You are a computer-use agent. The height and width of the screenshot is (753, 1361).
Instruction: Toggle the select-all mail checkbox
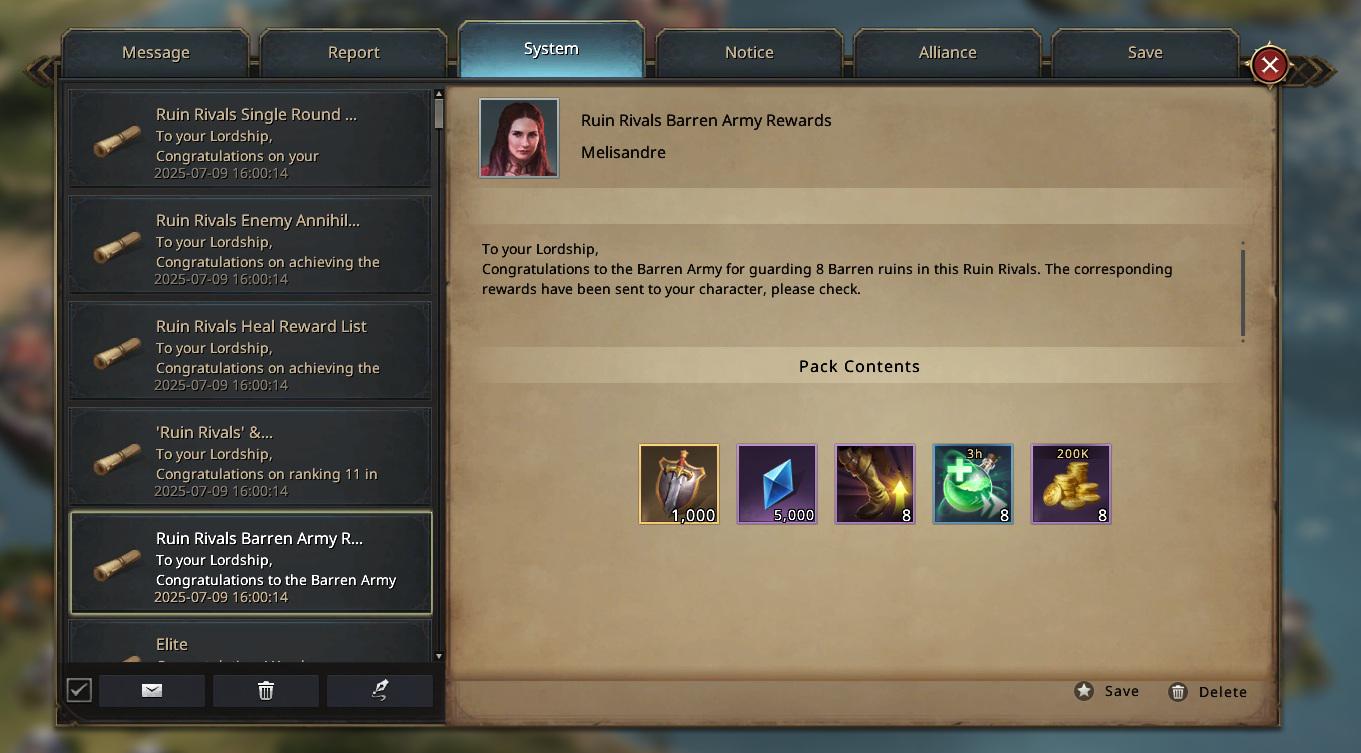click(79, 690)
